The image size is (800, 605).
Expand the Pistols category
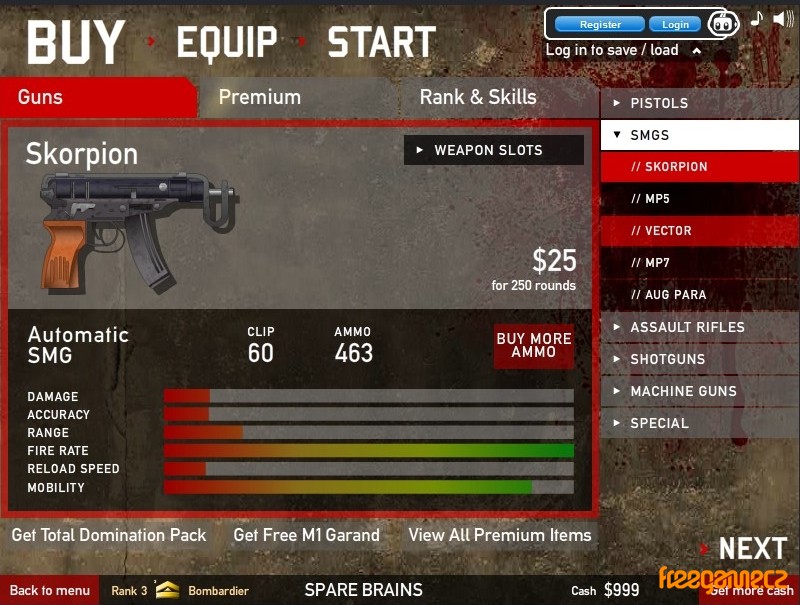pyautogui.click(x=699, y=103)
